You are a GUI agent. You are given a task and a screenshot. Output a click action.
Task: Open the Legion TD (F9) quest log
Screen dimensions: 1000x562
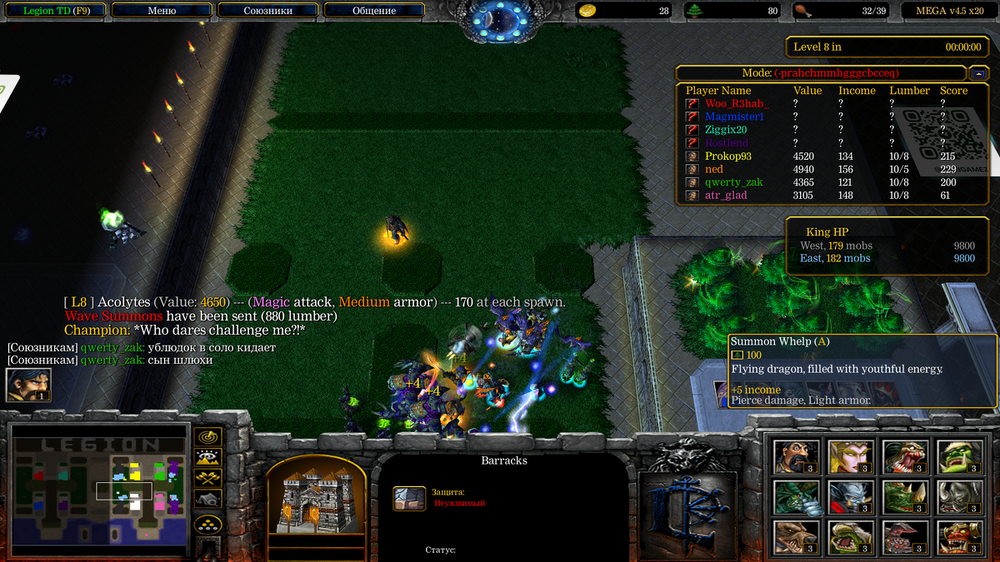(x=53, y=11)
